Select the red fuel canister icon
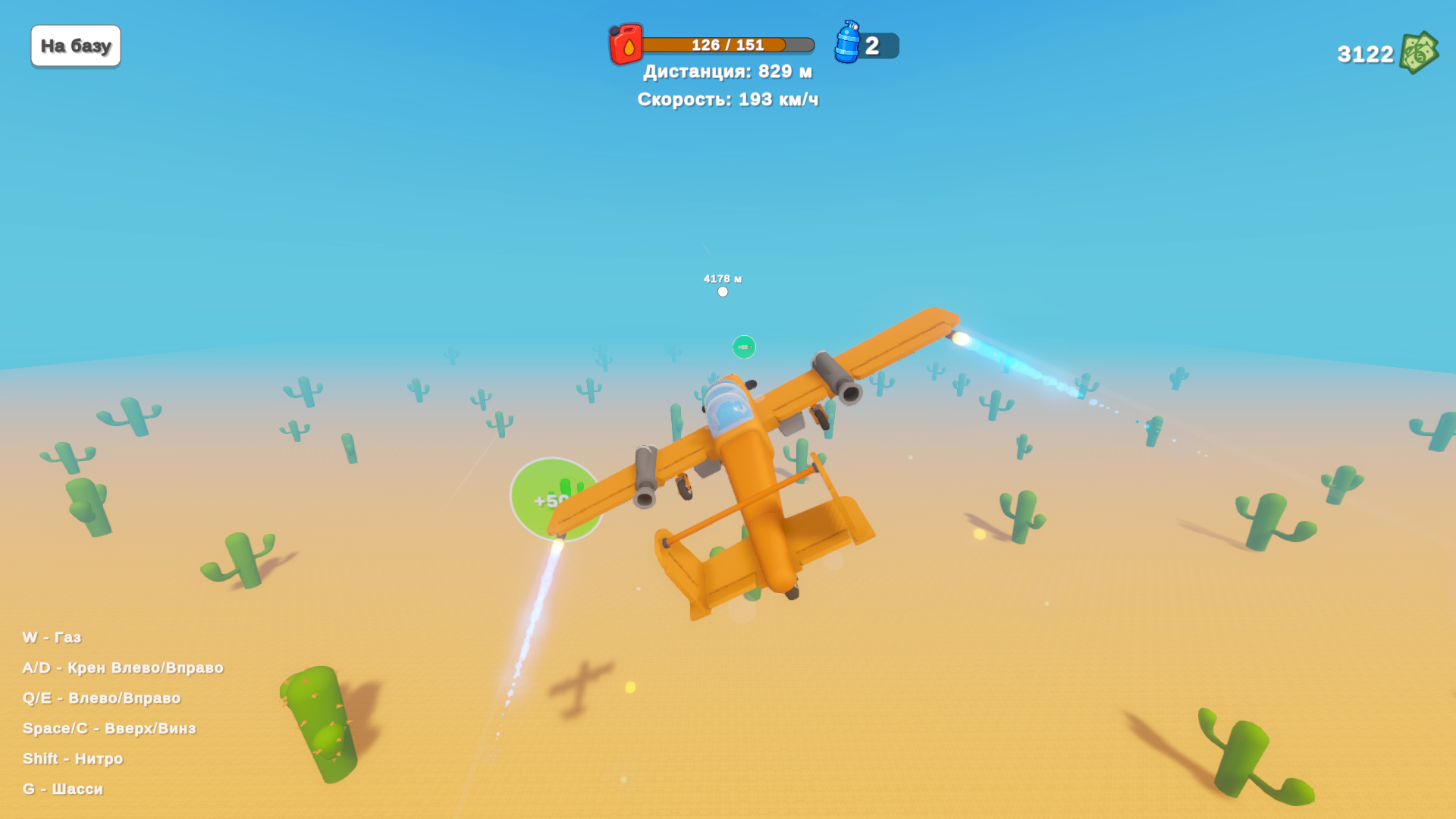The image size is (1456, 819). pos(626,44)
